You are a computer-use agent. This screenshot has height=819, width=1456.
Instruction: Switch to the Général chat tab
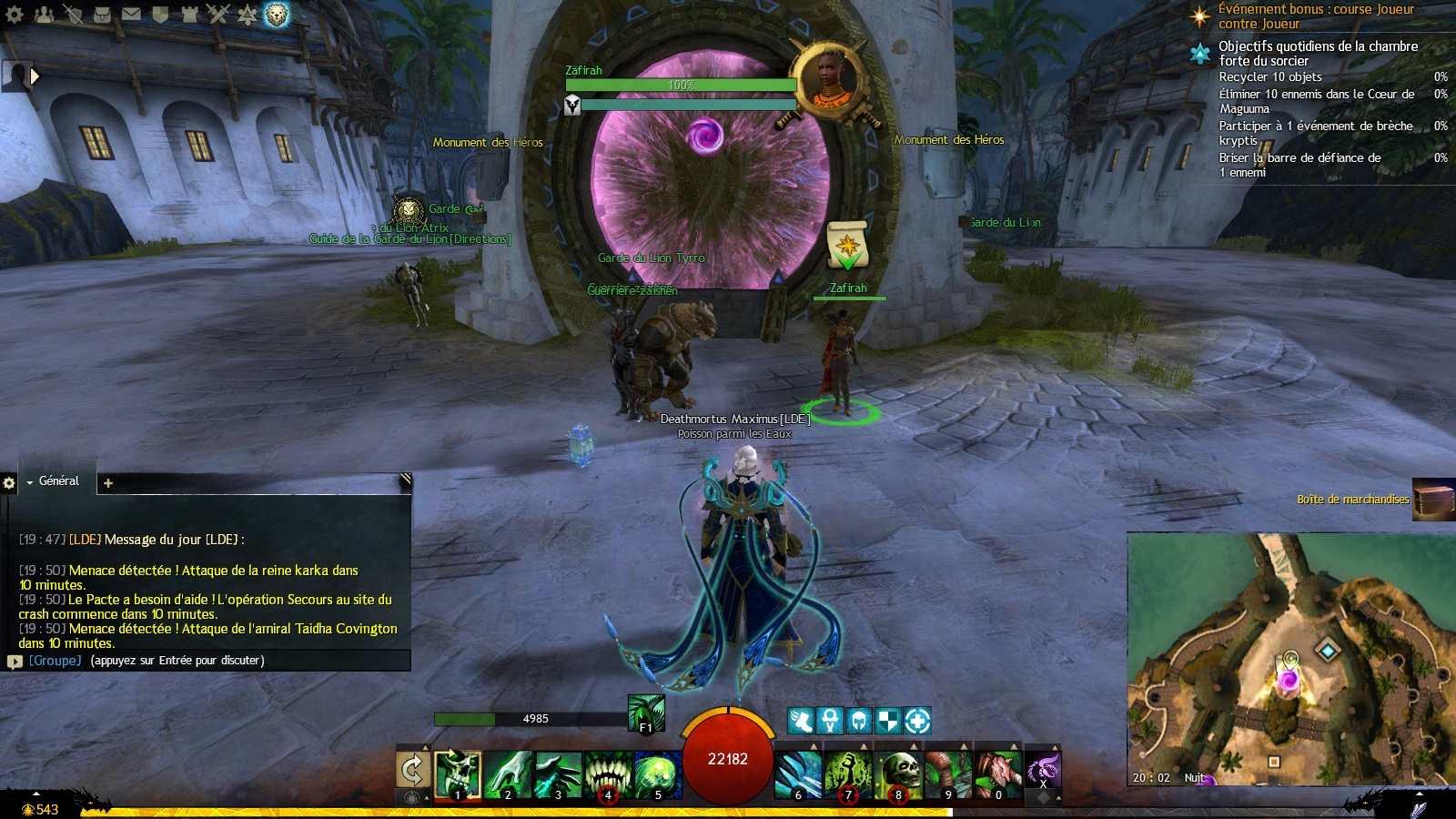pyautogui.click(x=58, y=481)
